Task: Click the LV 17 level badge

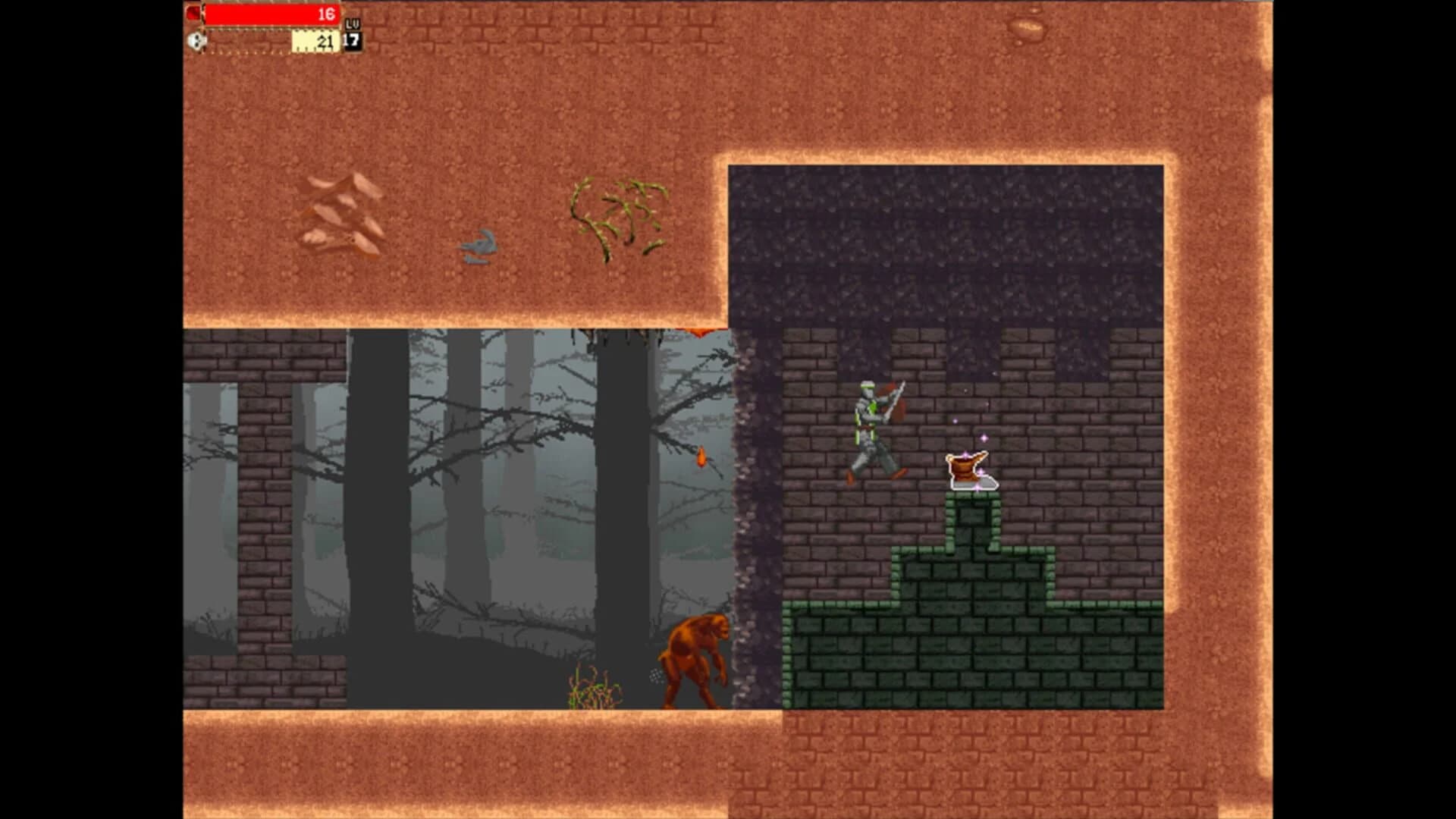Action: (351, 33)
